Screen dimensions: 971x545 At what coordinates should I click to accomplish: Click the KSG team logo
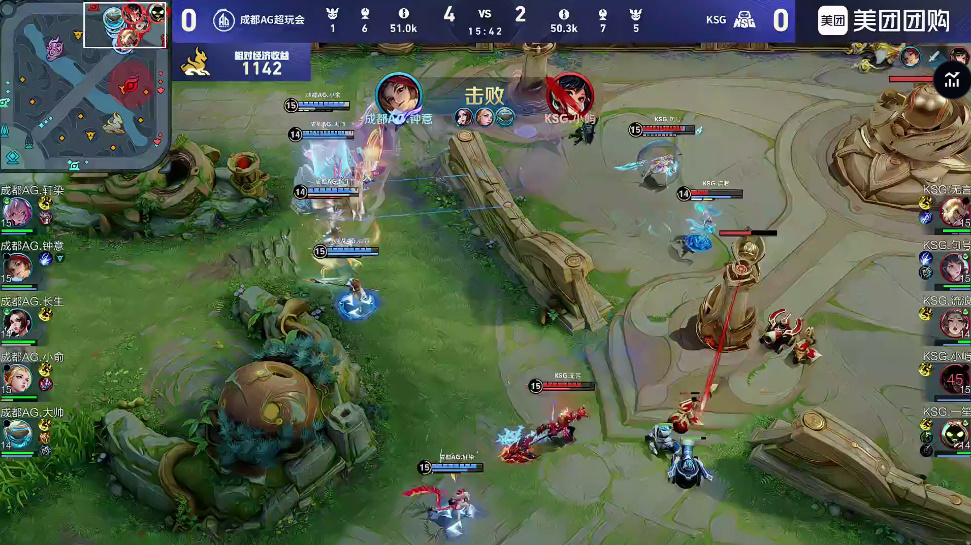(x=744, y=19)
